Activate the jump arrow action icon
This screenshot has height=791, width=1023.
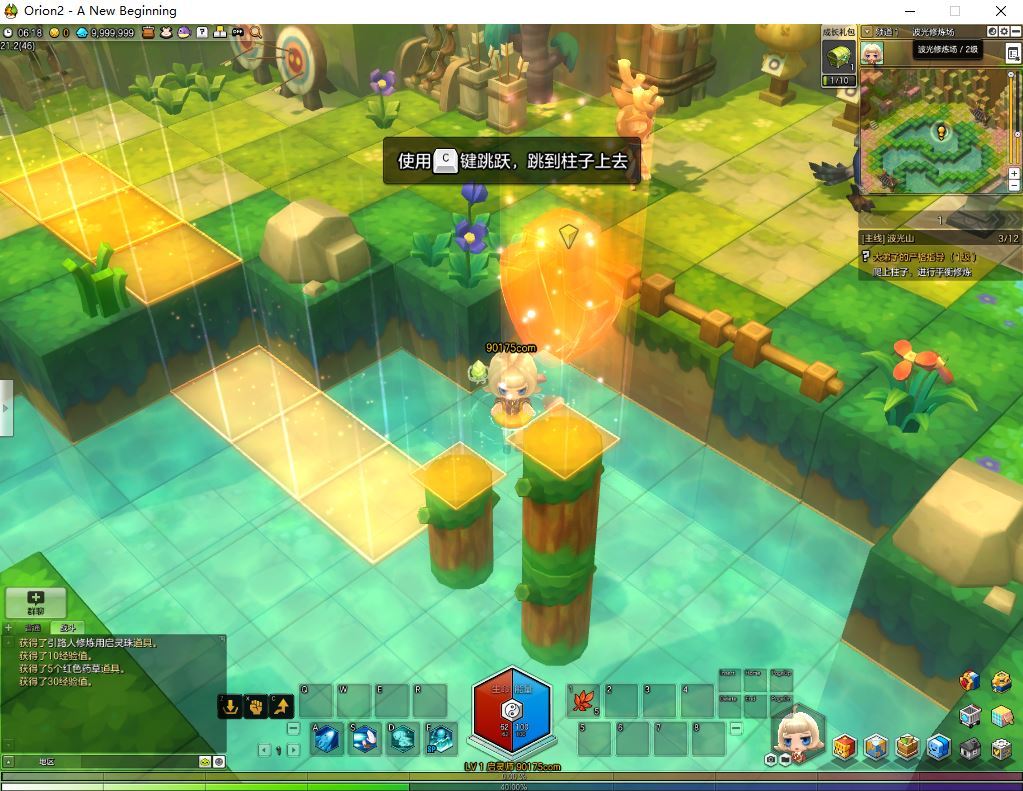[282, 706]
